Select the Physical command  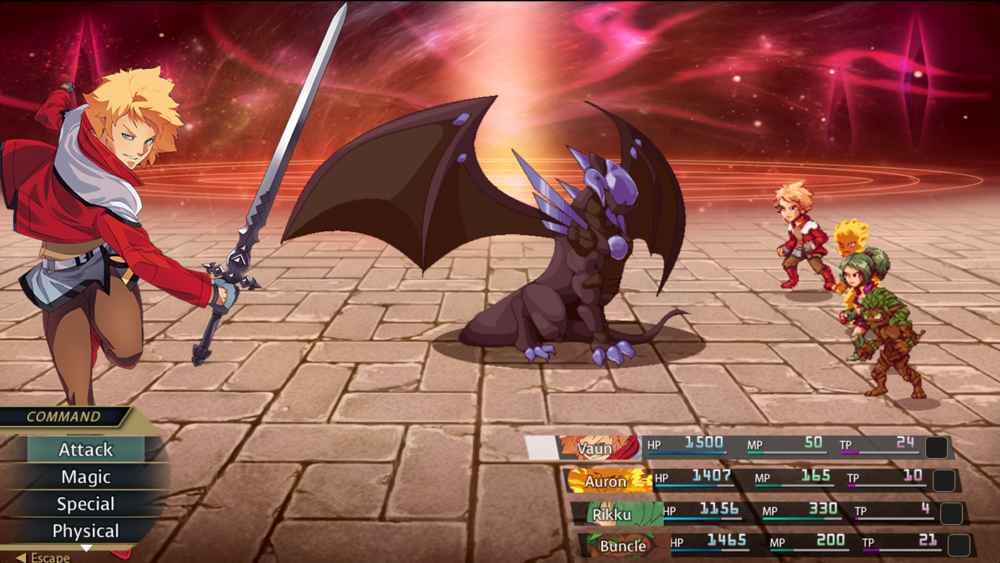click(x=86, y=531)
